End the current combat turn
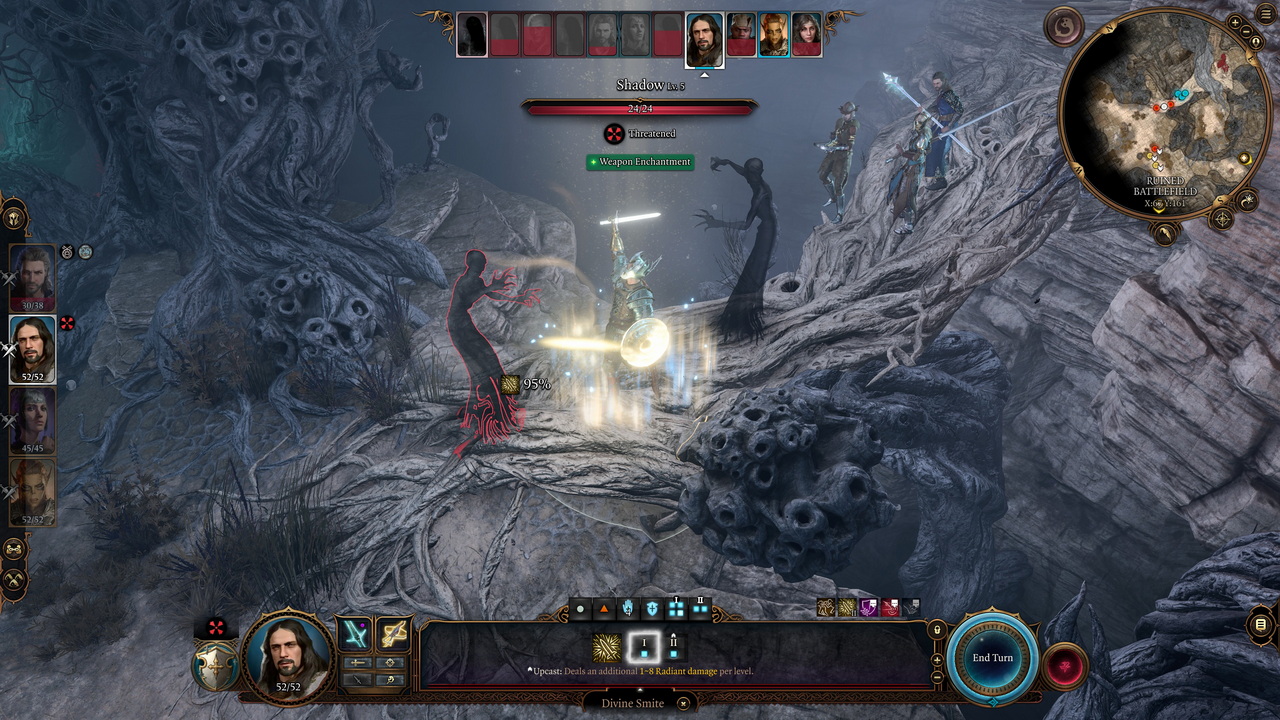1280x720 pixels. 993,657
